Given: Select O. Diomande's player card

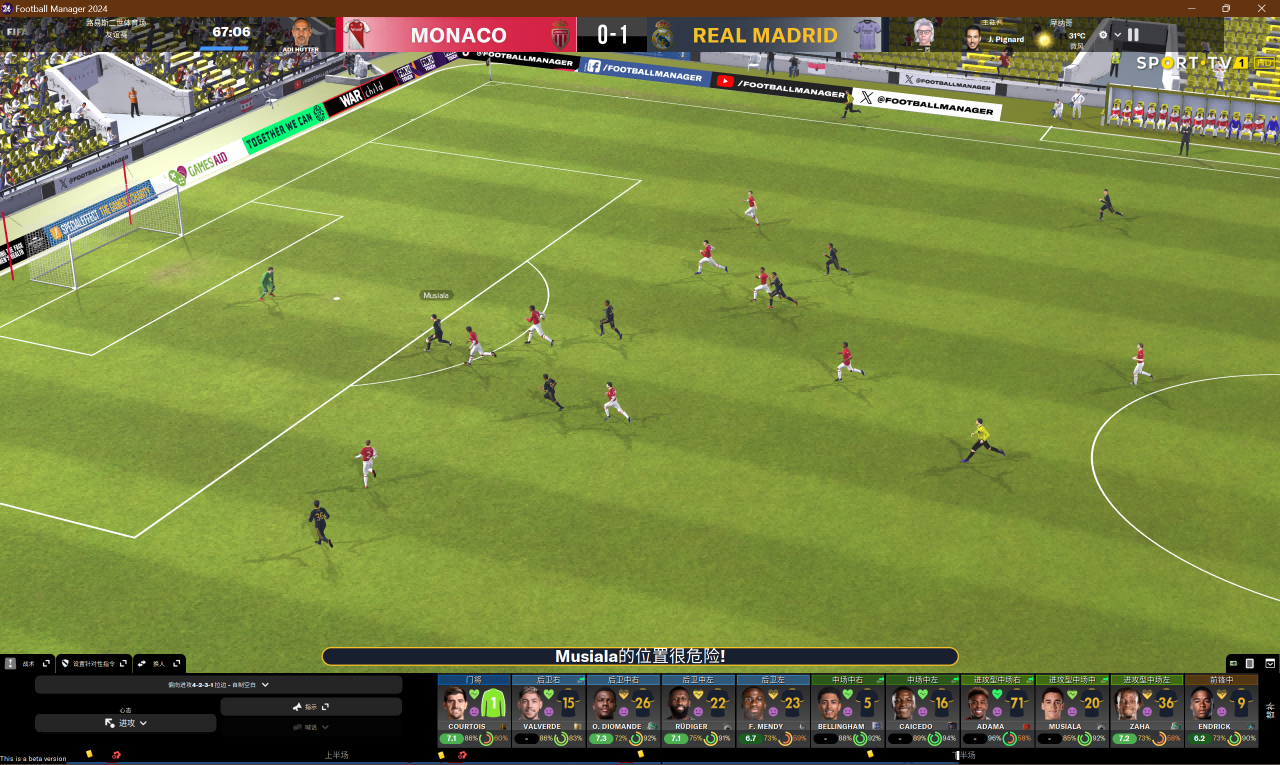Looking at the screenshot, I should (x=623, y=709).
